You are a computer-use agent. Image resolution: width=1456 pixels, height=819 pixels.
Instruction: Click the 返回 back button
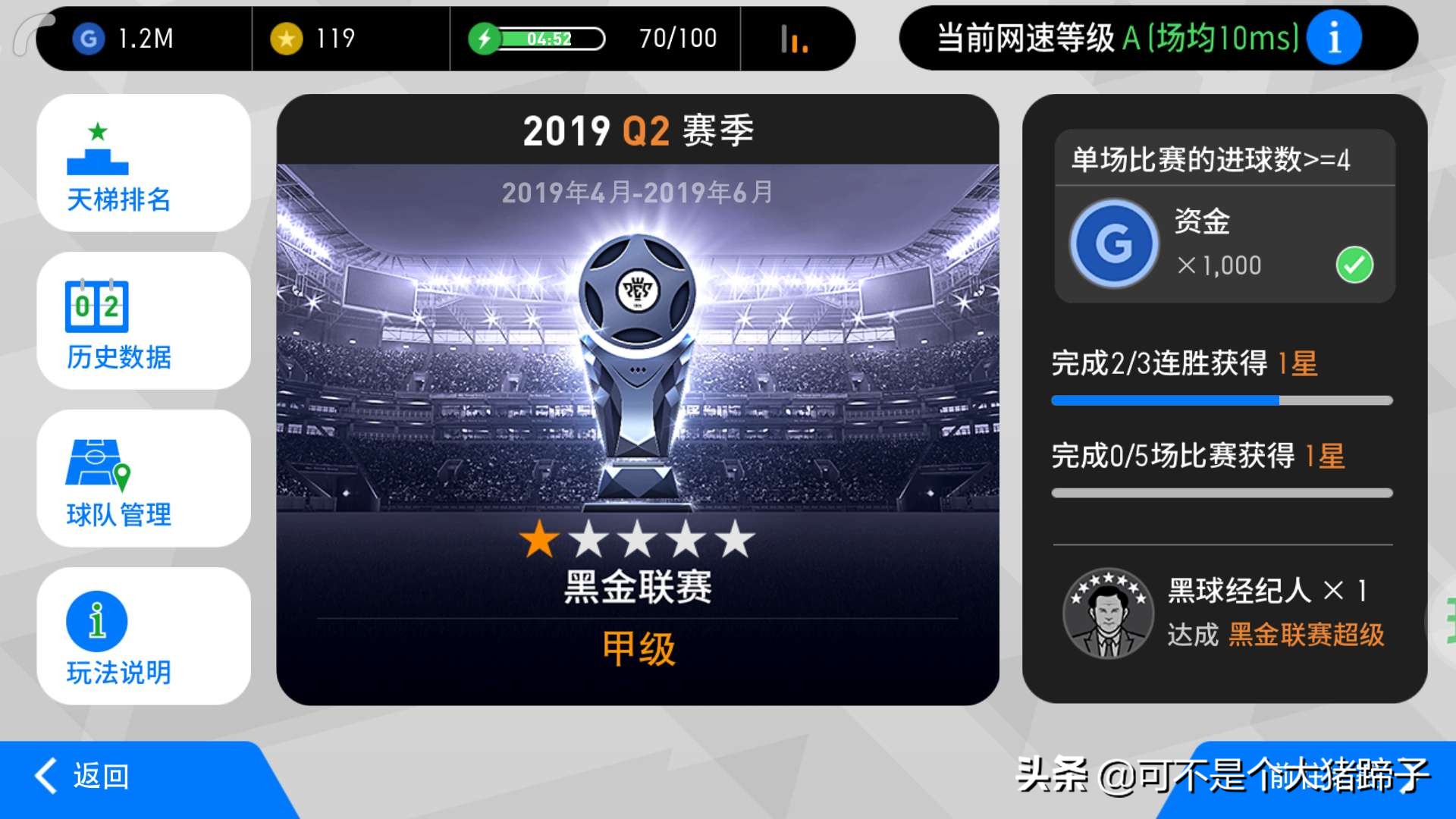point(83,777)
